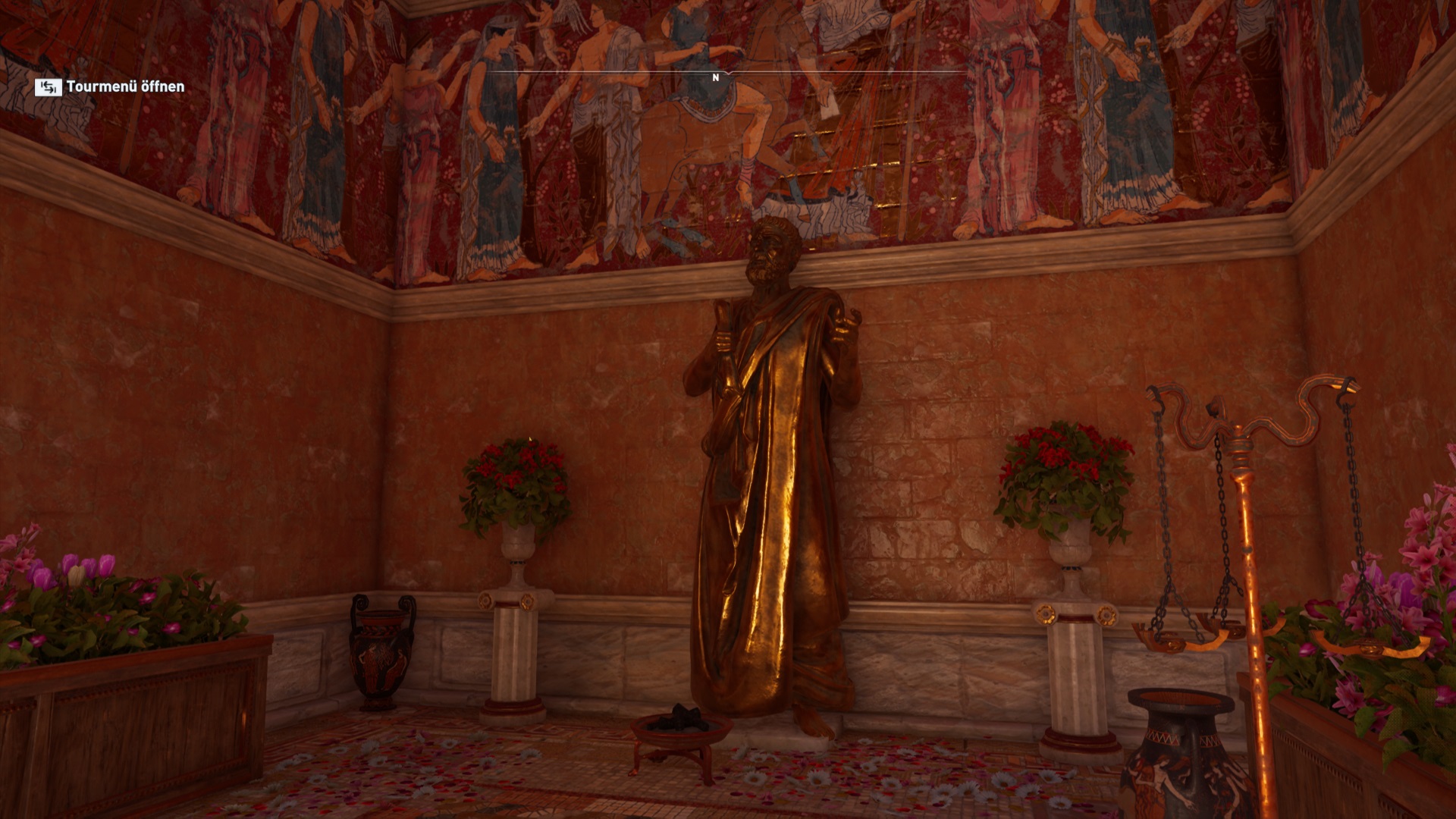Click the compass bar's north marker
Viewport: 1456px width, 819px height.
(715, 77)
